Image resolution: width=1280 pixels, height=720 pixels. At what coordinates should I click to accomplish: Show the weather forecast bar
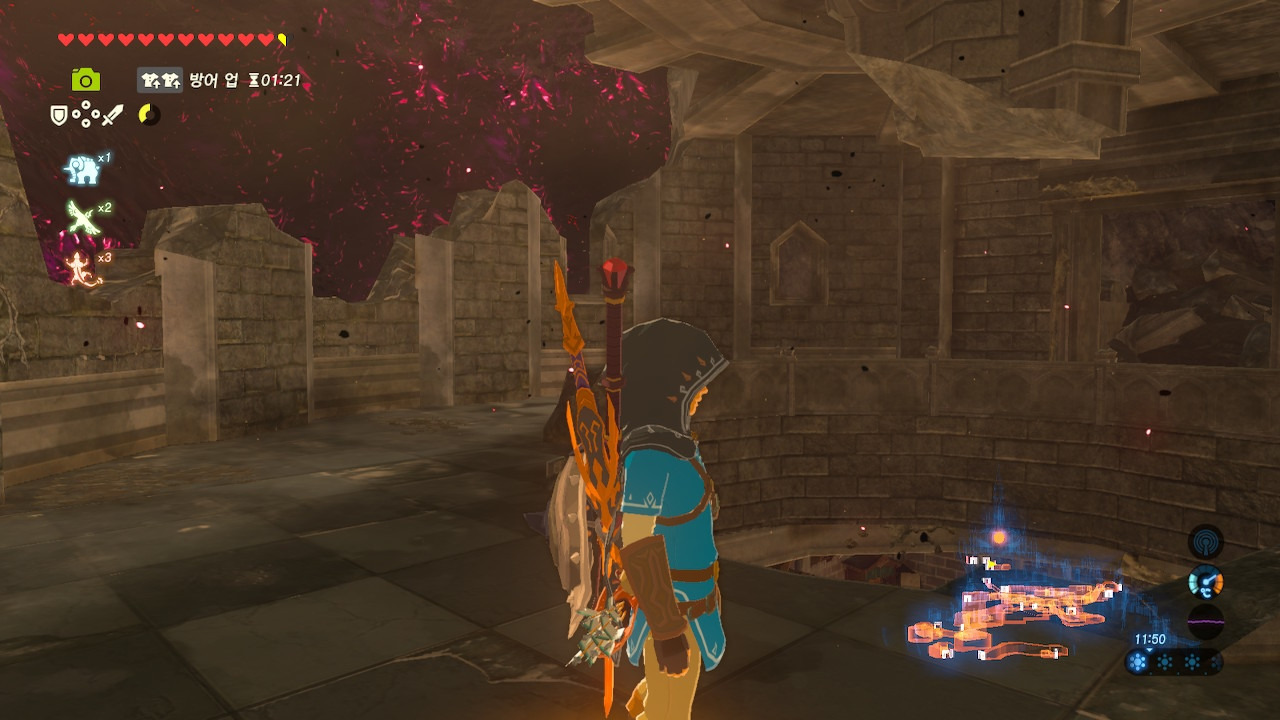[1172, 662]
